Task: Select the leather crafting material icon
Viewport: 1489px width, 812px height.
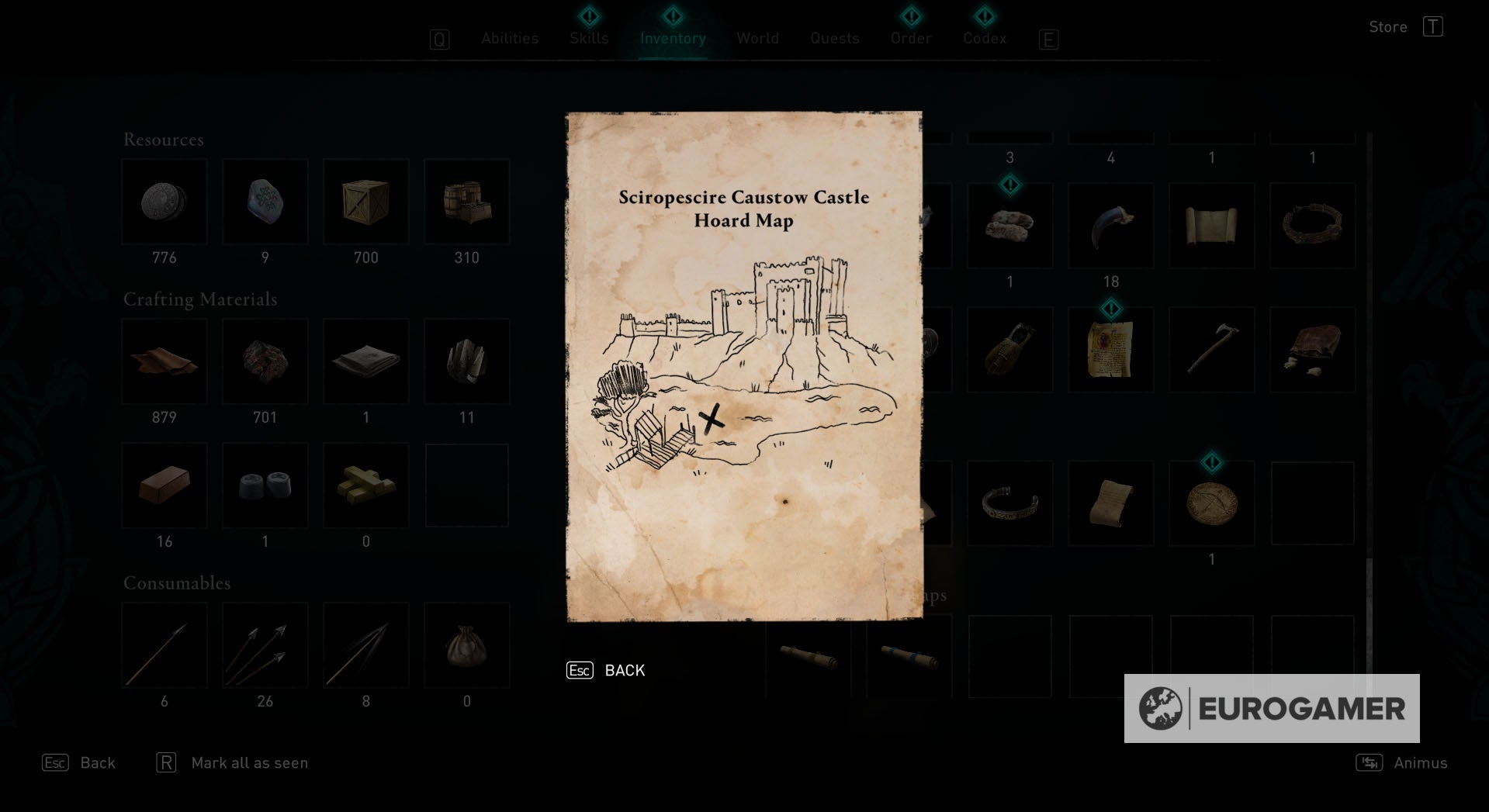Action: [x=164, y=361]
